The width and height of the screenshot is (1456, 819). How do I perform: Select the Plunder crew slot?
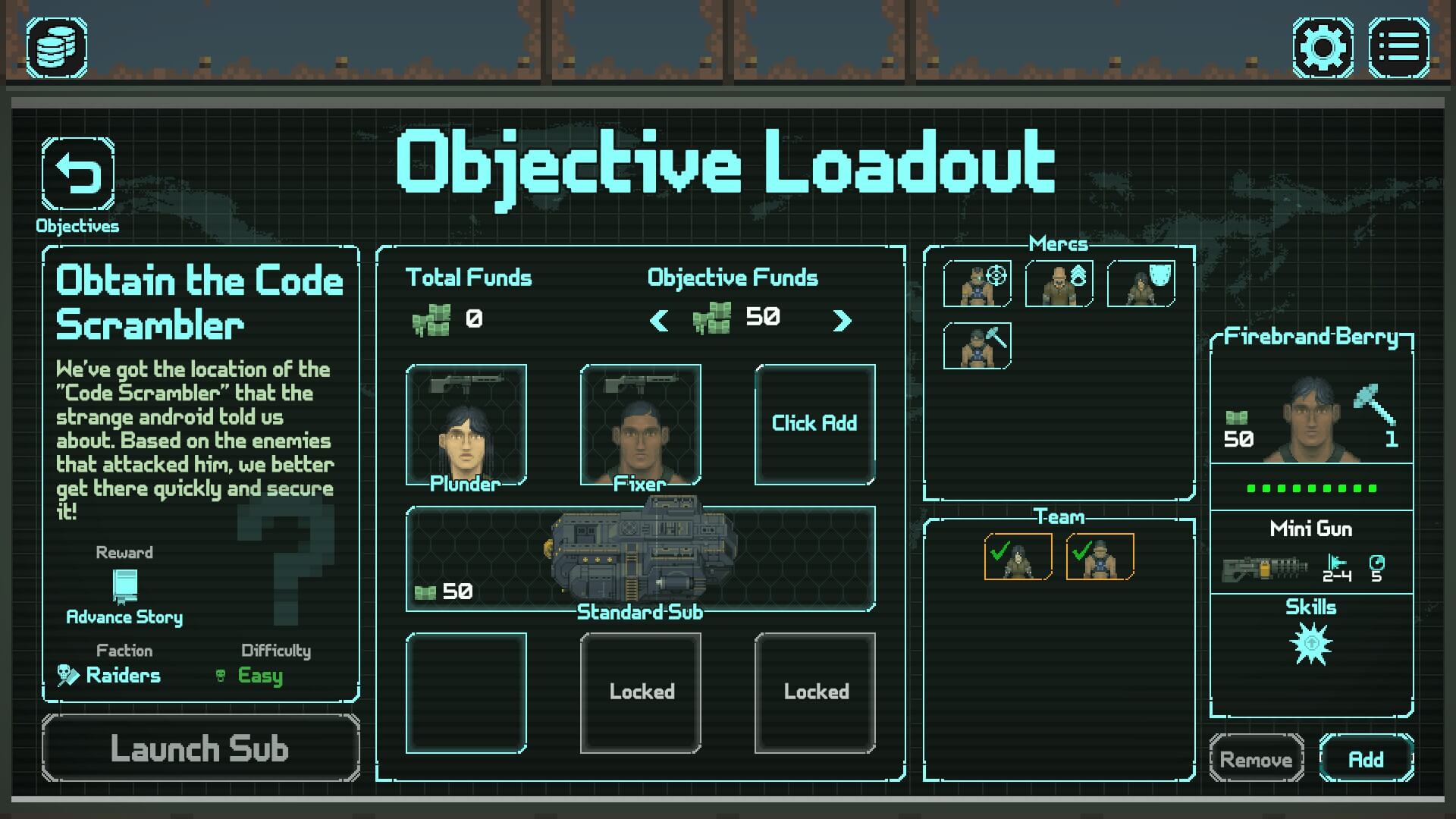pyautogui.click(x=466, y=425)
